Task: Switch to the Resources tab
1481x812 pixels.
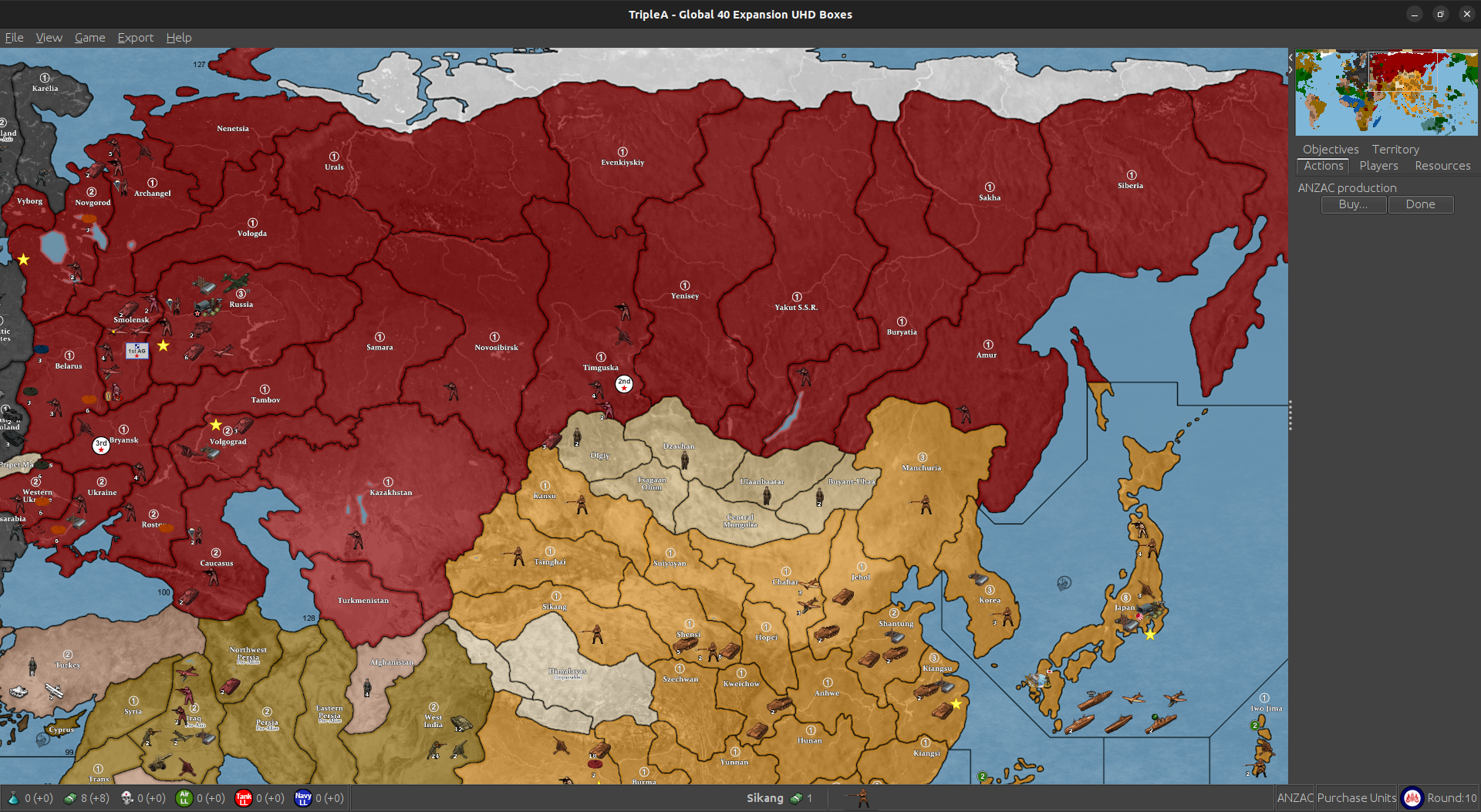Action: coord(1442,165)
